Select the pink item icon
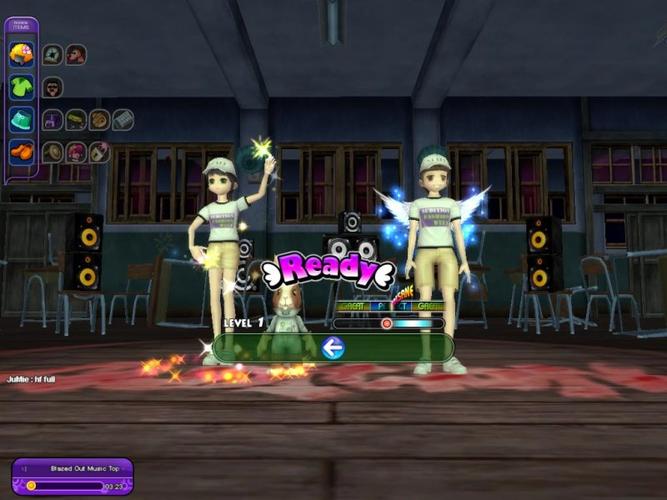667x500 pixels. tap(76, 152)
